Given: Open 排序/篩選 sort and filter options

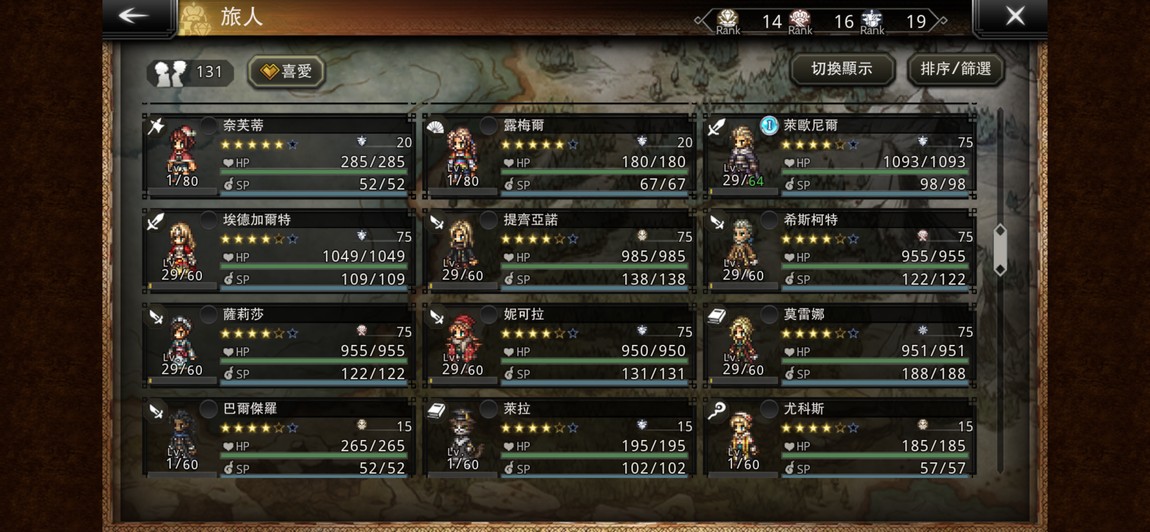Looking at the screenshot, I should click(x=955, y=69).
